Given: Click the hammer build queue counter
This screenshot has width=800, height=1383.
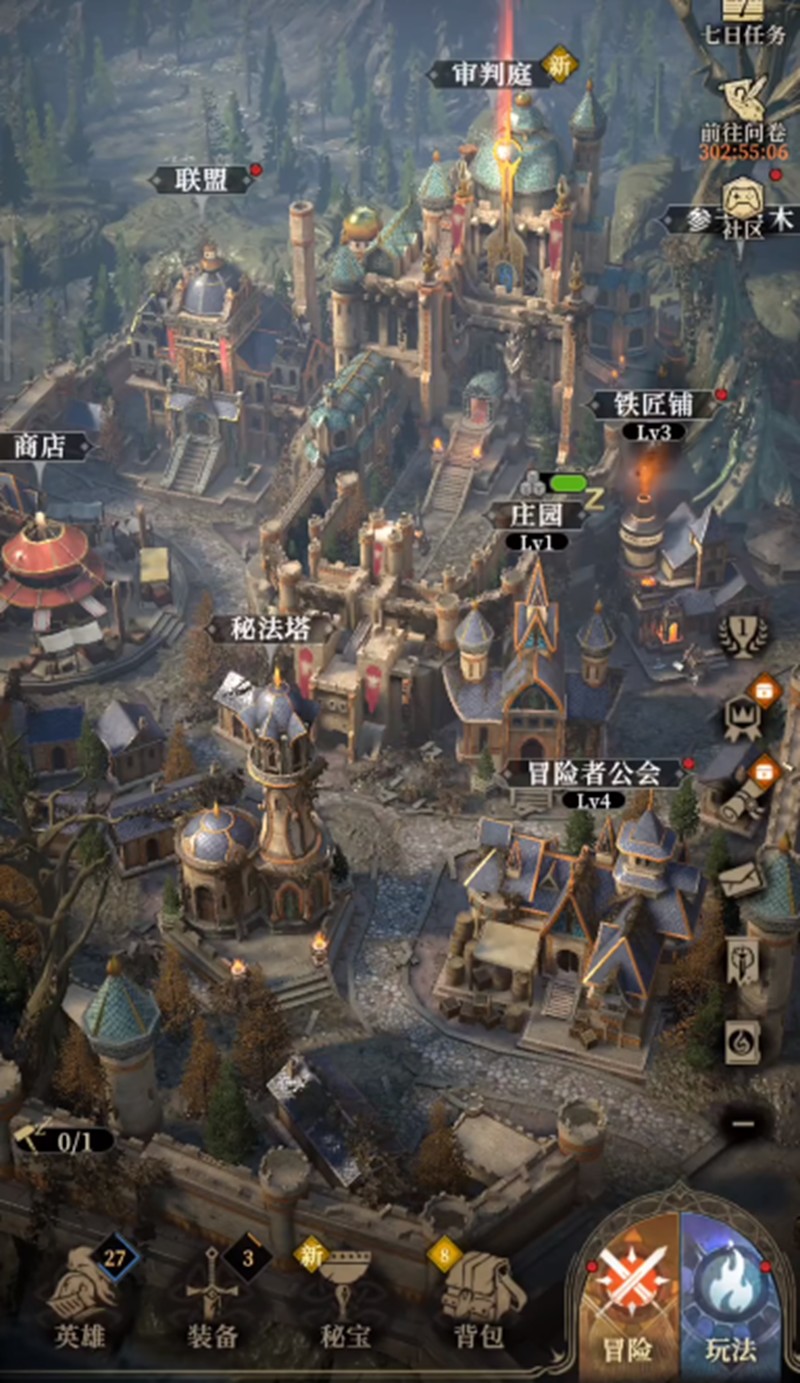Looking at the screenshot, I should 60,1139.
